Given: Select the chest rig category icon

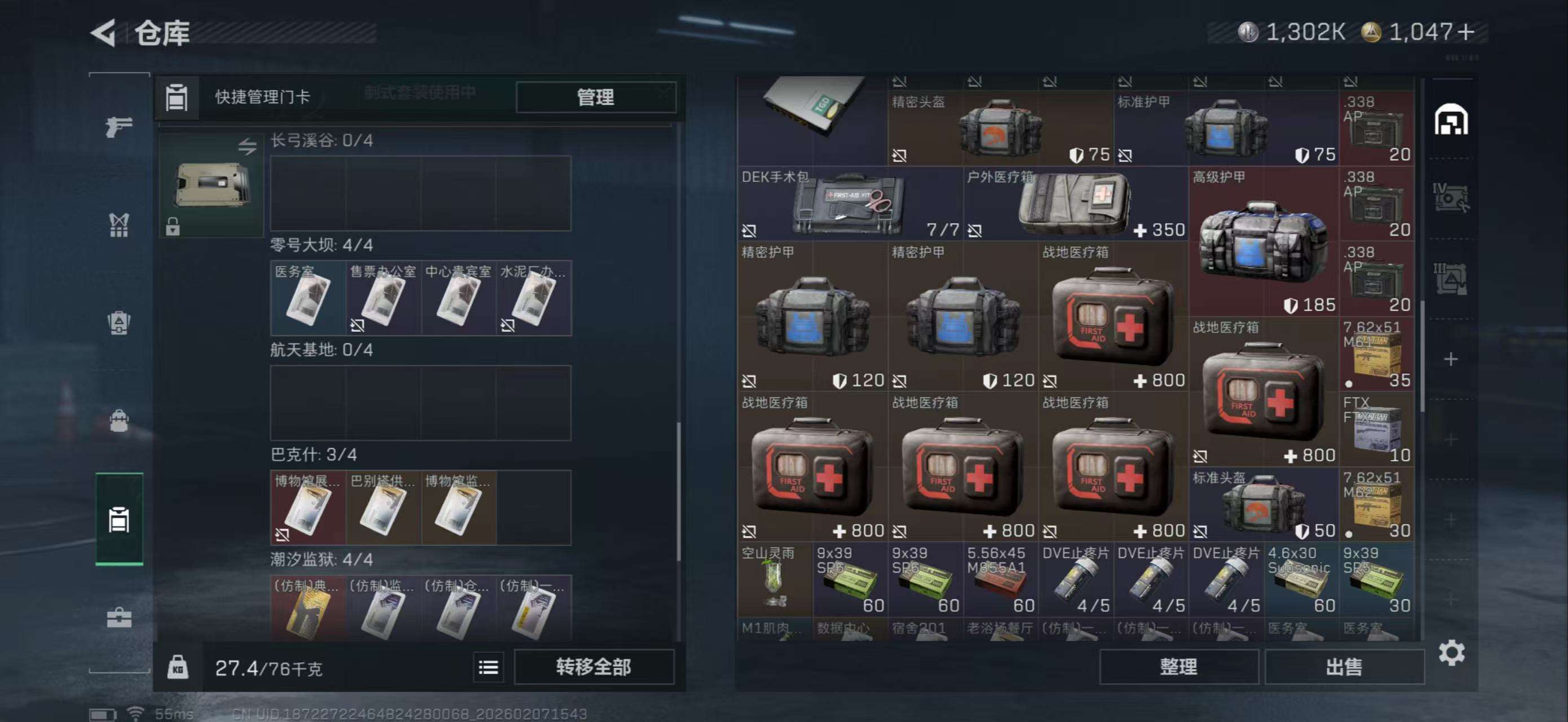Looking at the screenshot, I should 120,226.
